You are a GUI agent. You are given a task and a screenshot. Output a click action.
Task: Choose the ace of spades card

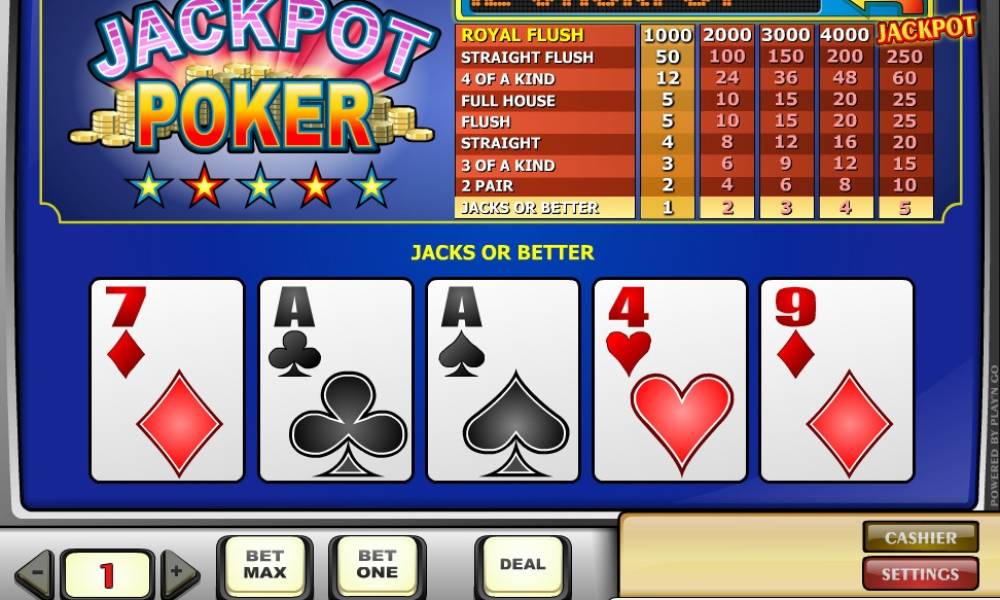coord(503,380)
